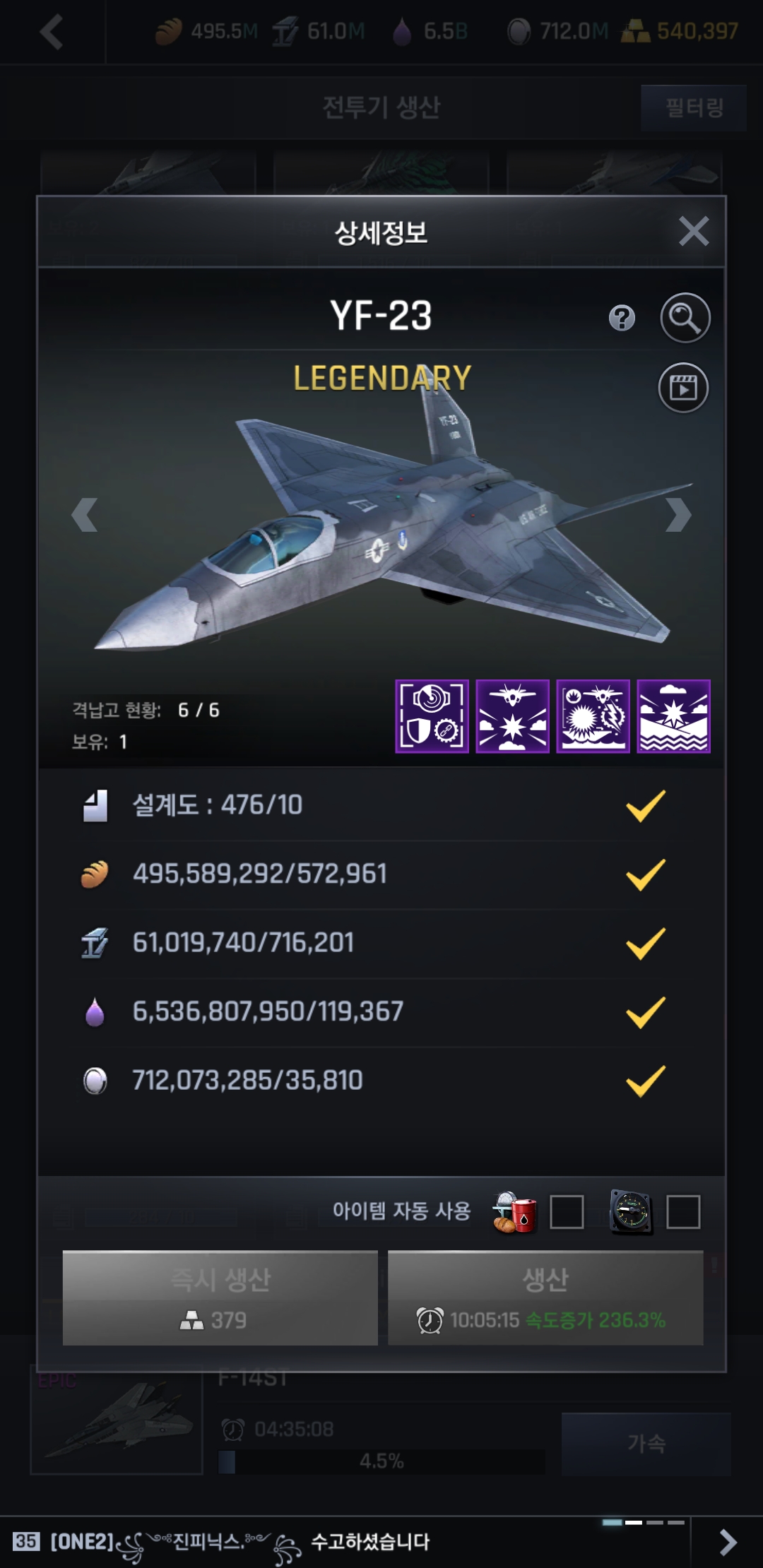Image resolution: width=763 pixels, height=1568 pixels.
Task: Open the alliance chat message bar
Action: (339, 1542)
